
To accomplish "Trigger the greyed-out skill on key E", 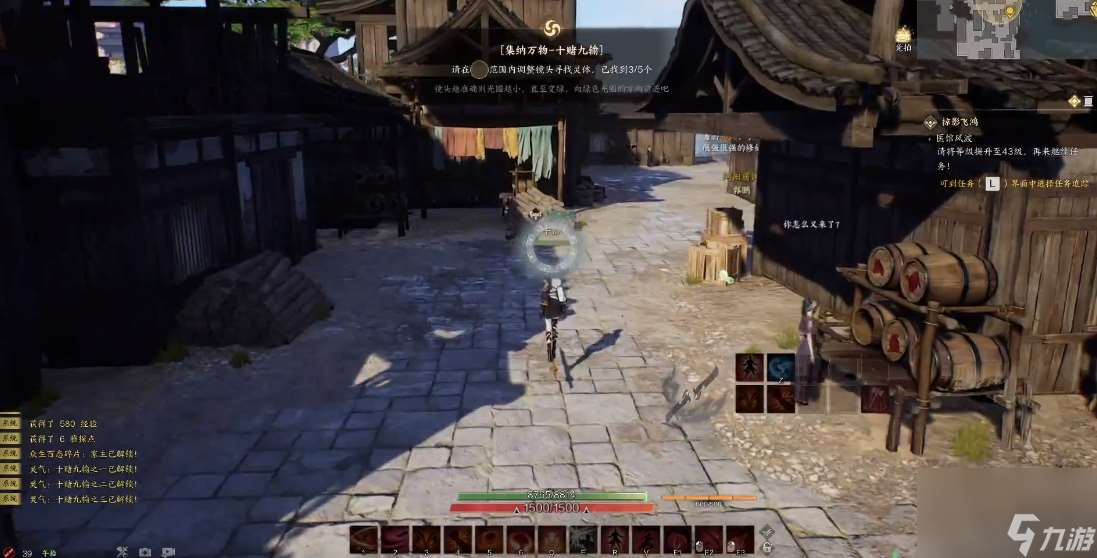I will tap(582, 540).
